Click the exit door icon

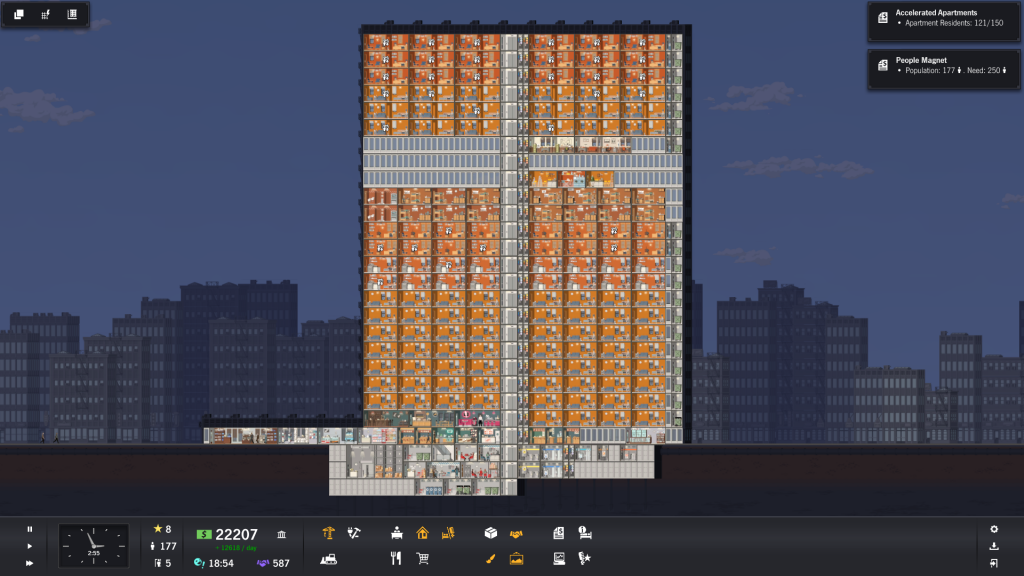point(994,563)
